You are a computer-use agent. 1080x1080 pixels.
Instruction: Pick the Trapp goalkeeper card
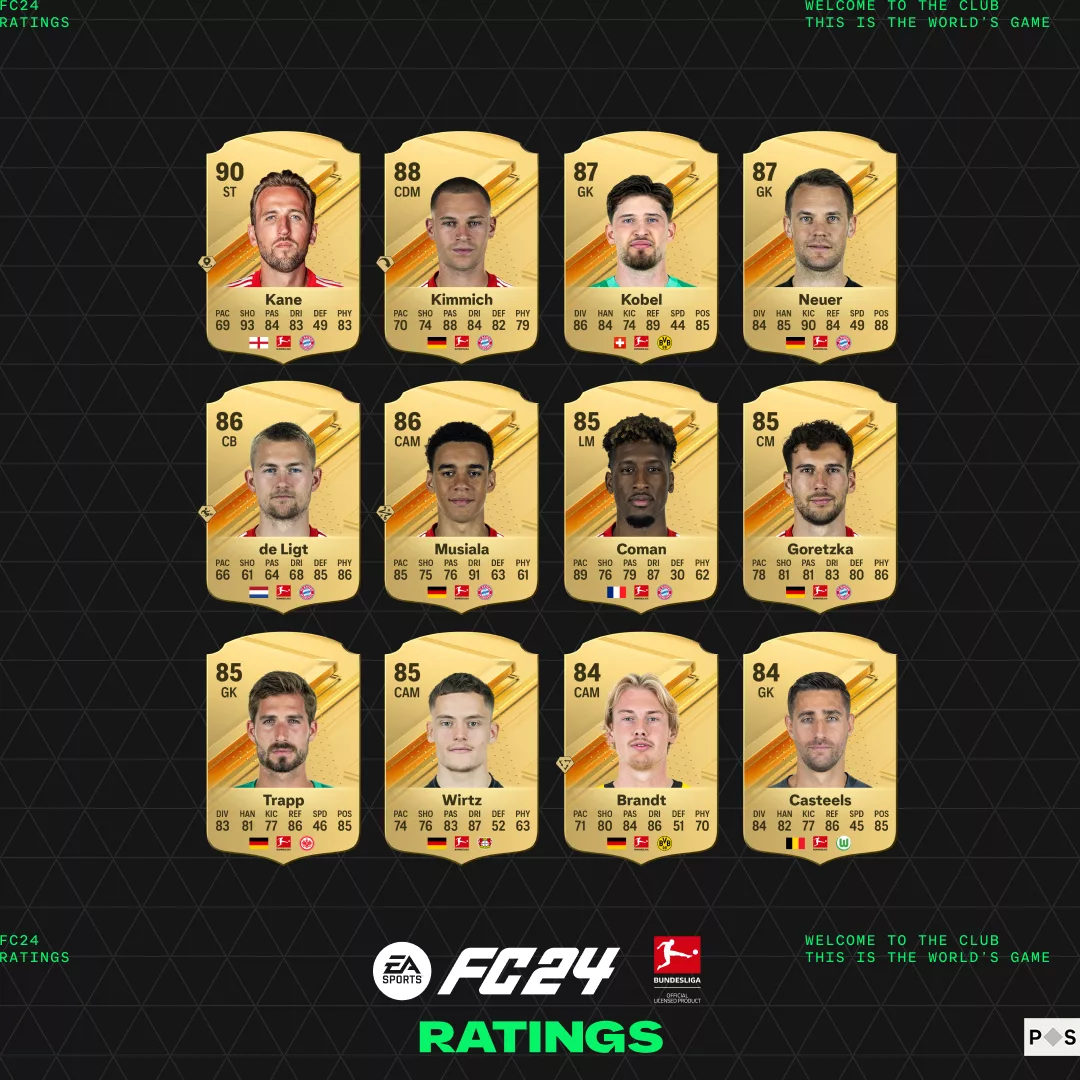click(283, 745)
